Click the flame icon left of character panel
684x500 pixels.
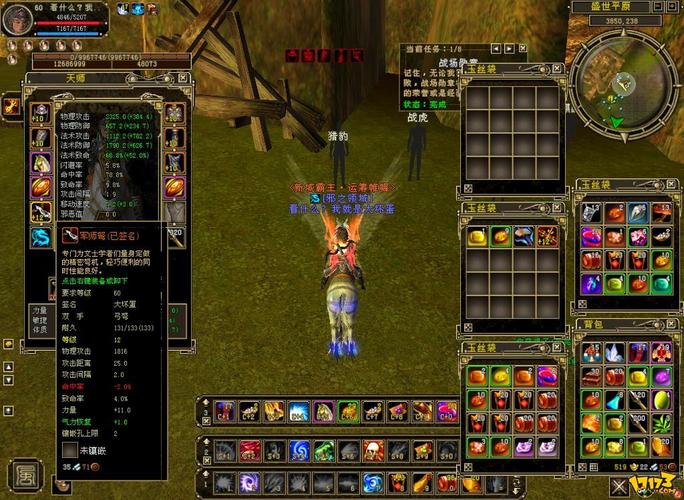point(10,104)
